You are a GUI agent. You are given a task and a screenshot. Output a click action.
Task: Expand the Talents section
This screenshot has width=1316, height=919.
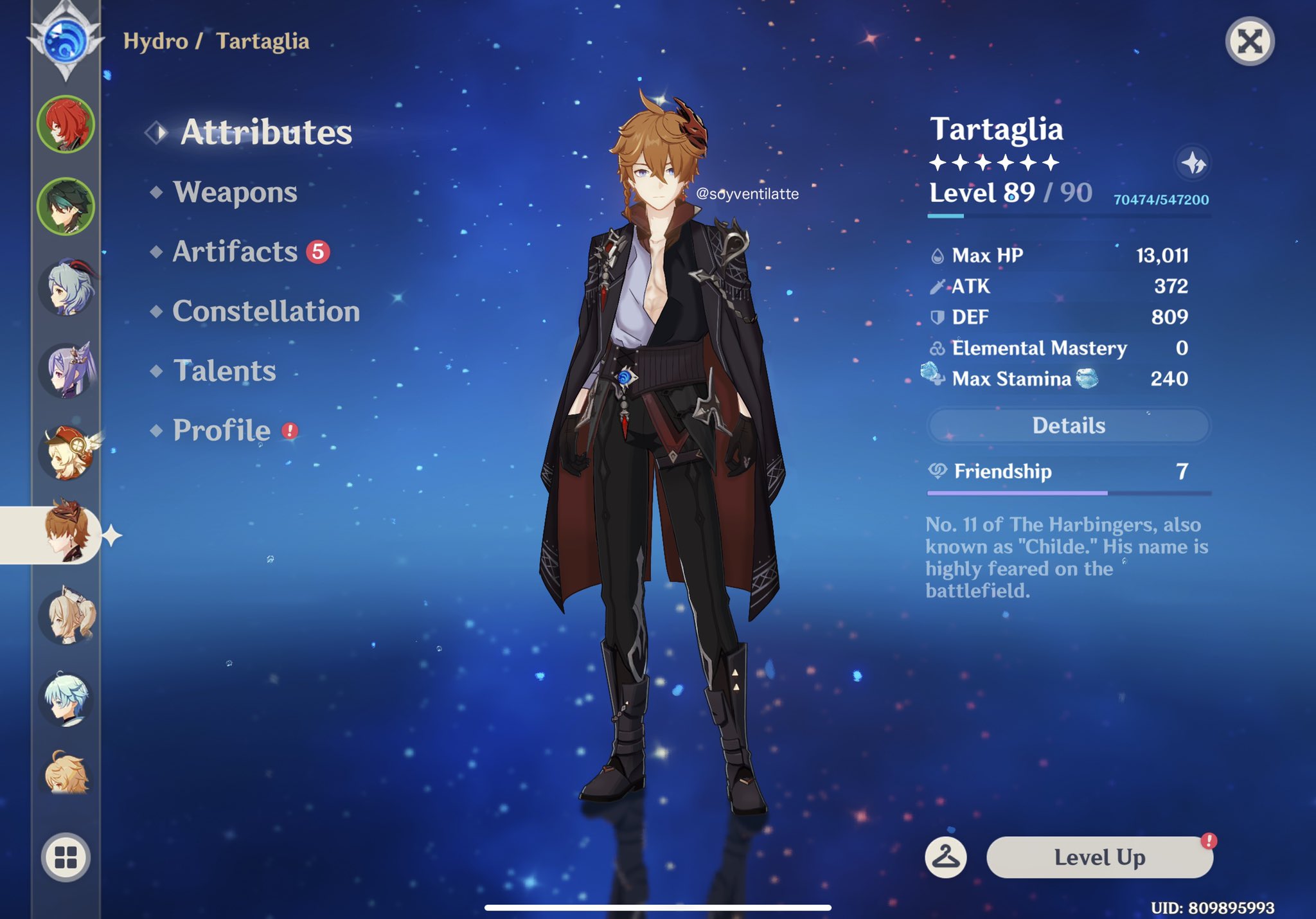(x=224, y=371)
